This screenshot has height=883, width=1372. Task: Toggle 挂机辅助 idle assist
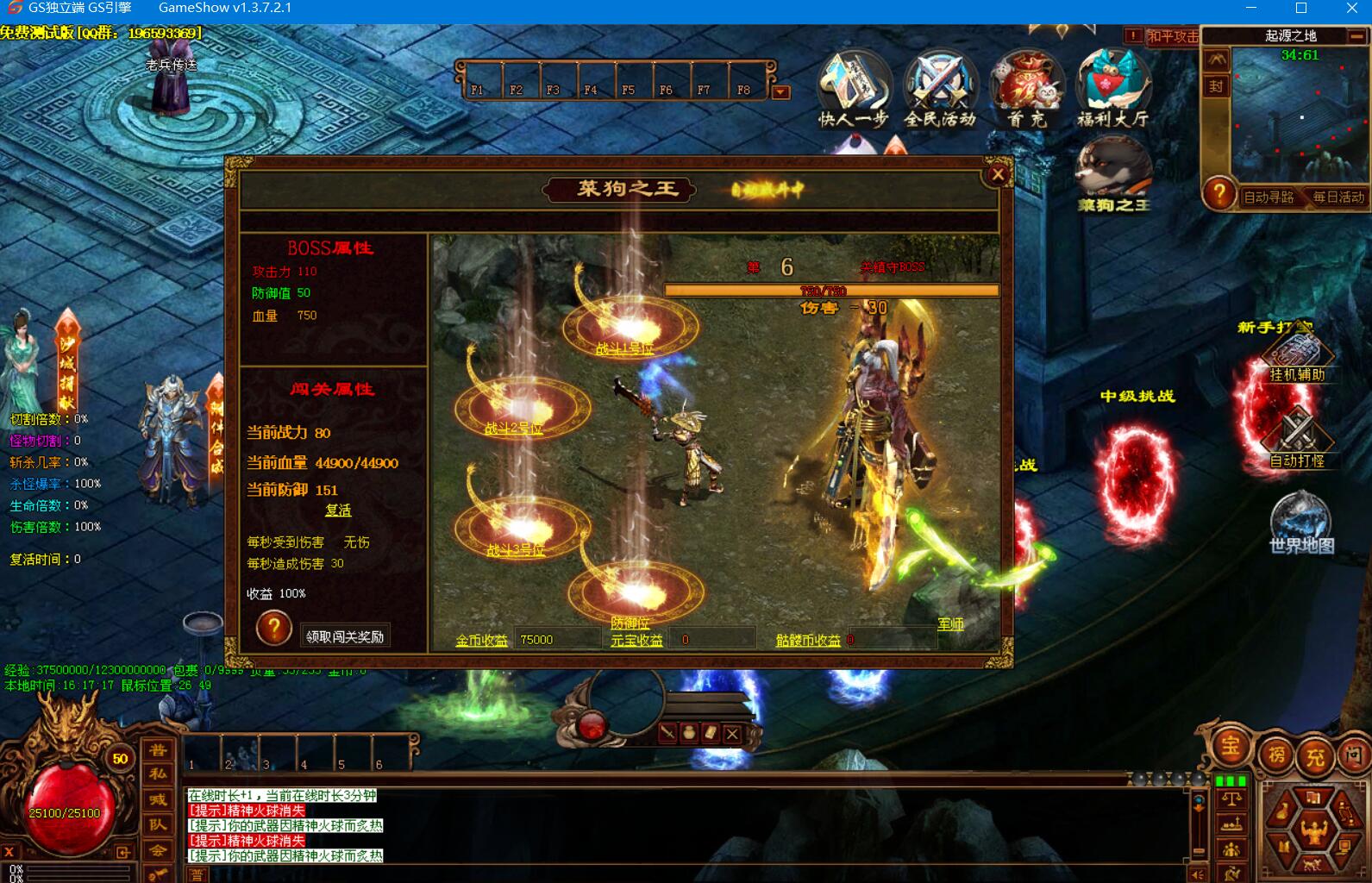1297,358
